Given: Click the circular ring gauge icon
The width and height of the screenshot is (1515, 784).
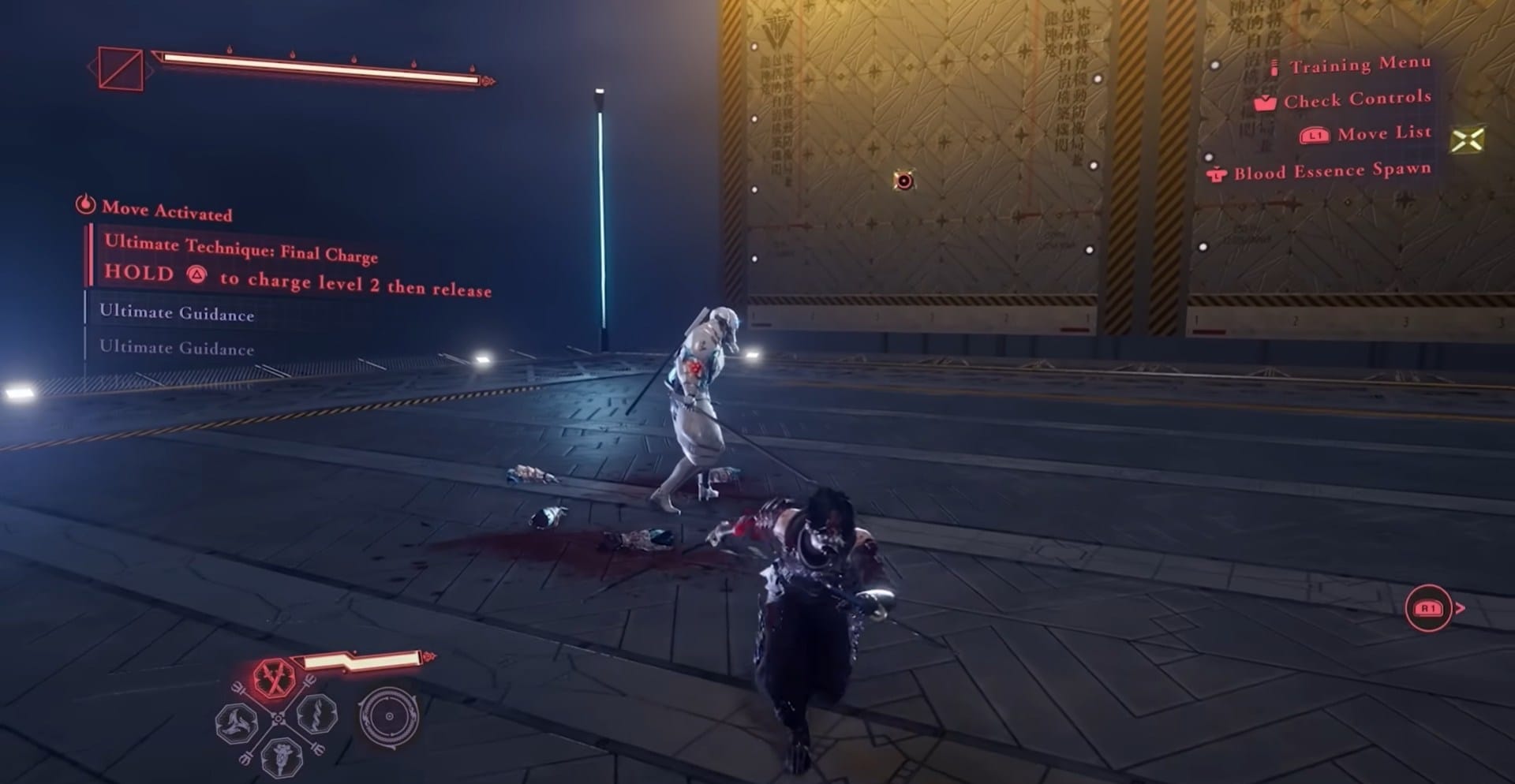Looking at the screenshot, I should 388,716.
